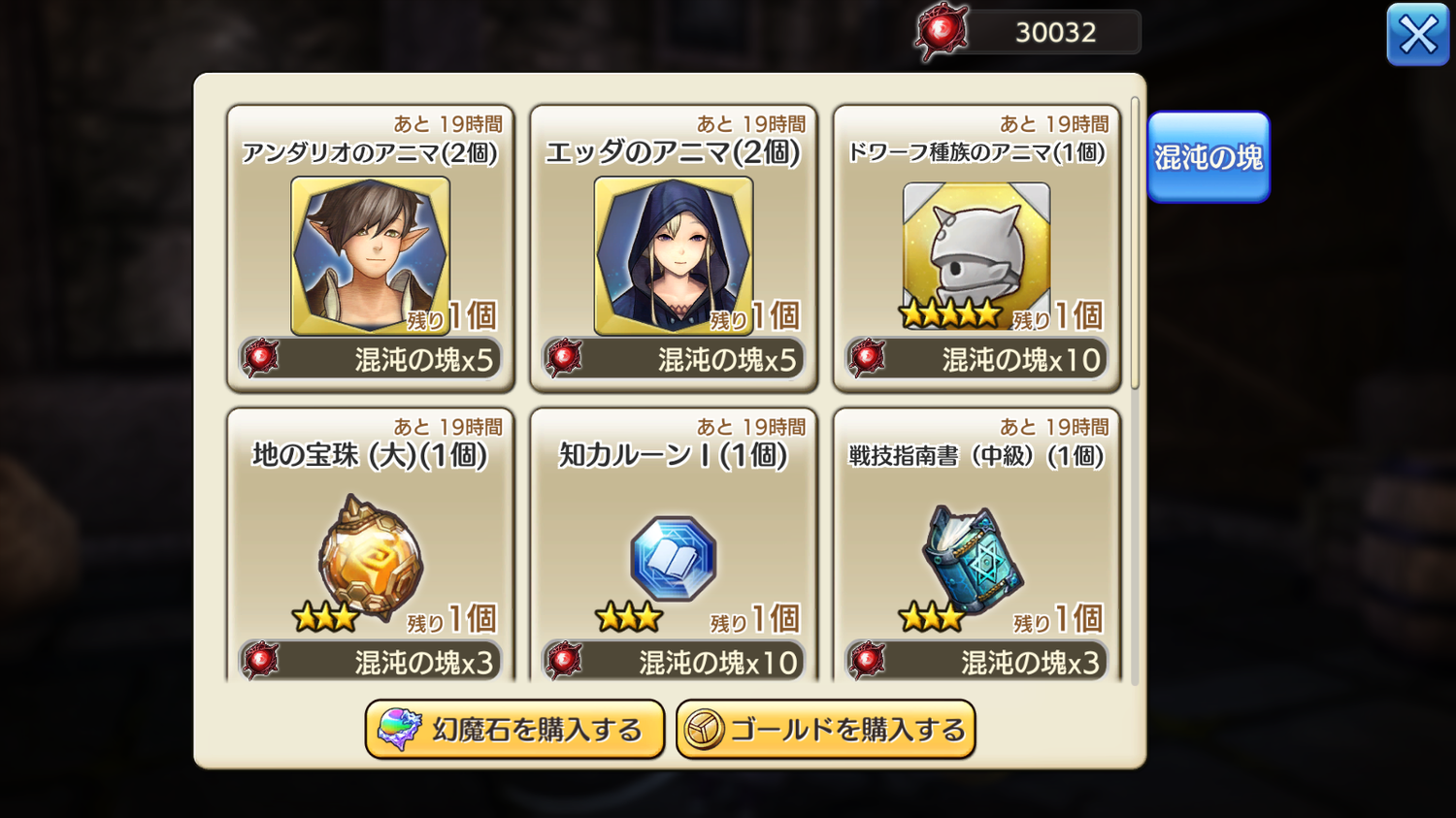
Task: Switch to the 混沌の塊 tab
Action: click(x=1208, y=157)
